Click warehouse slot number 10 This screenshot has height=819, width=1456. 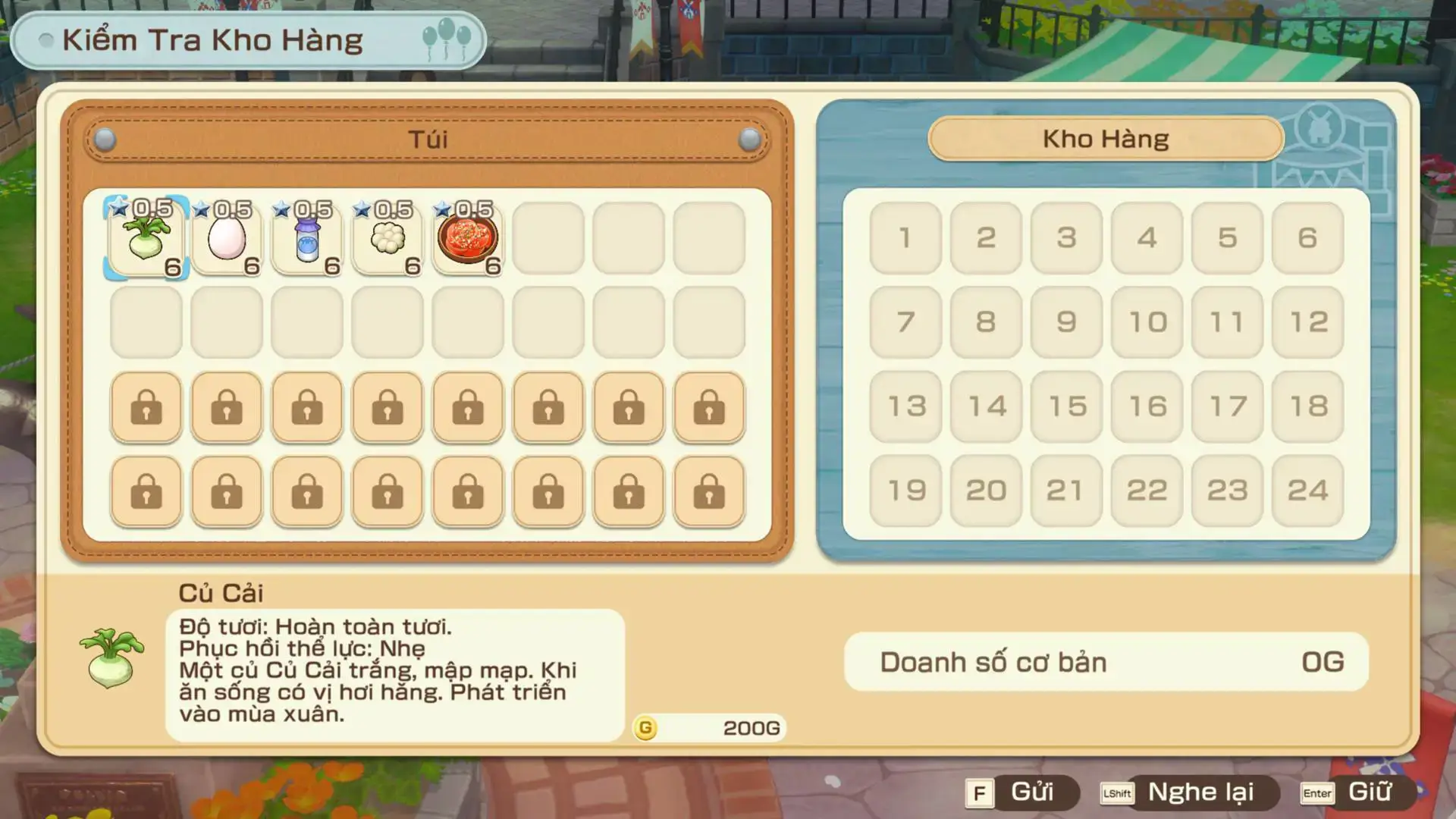[1147, 322]
